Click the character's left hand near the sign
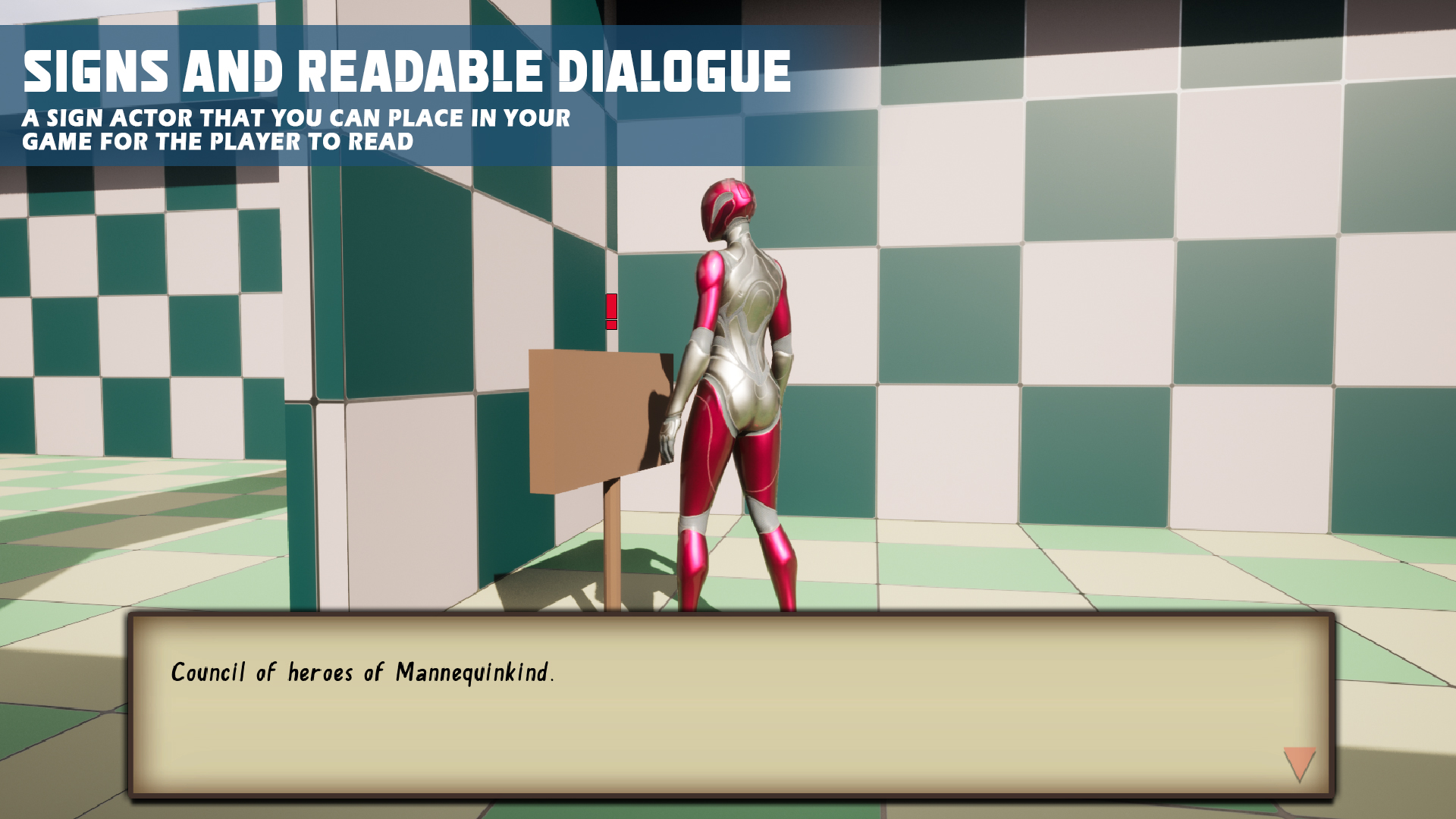The height and width of the screenshot is (819, 1456). coord(670,432)
